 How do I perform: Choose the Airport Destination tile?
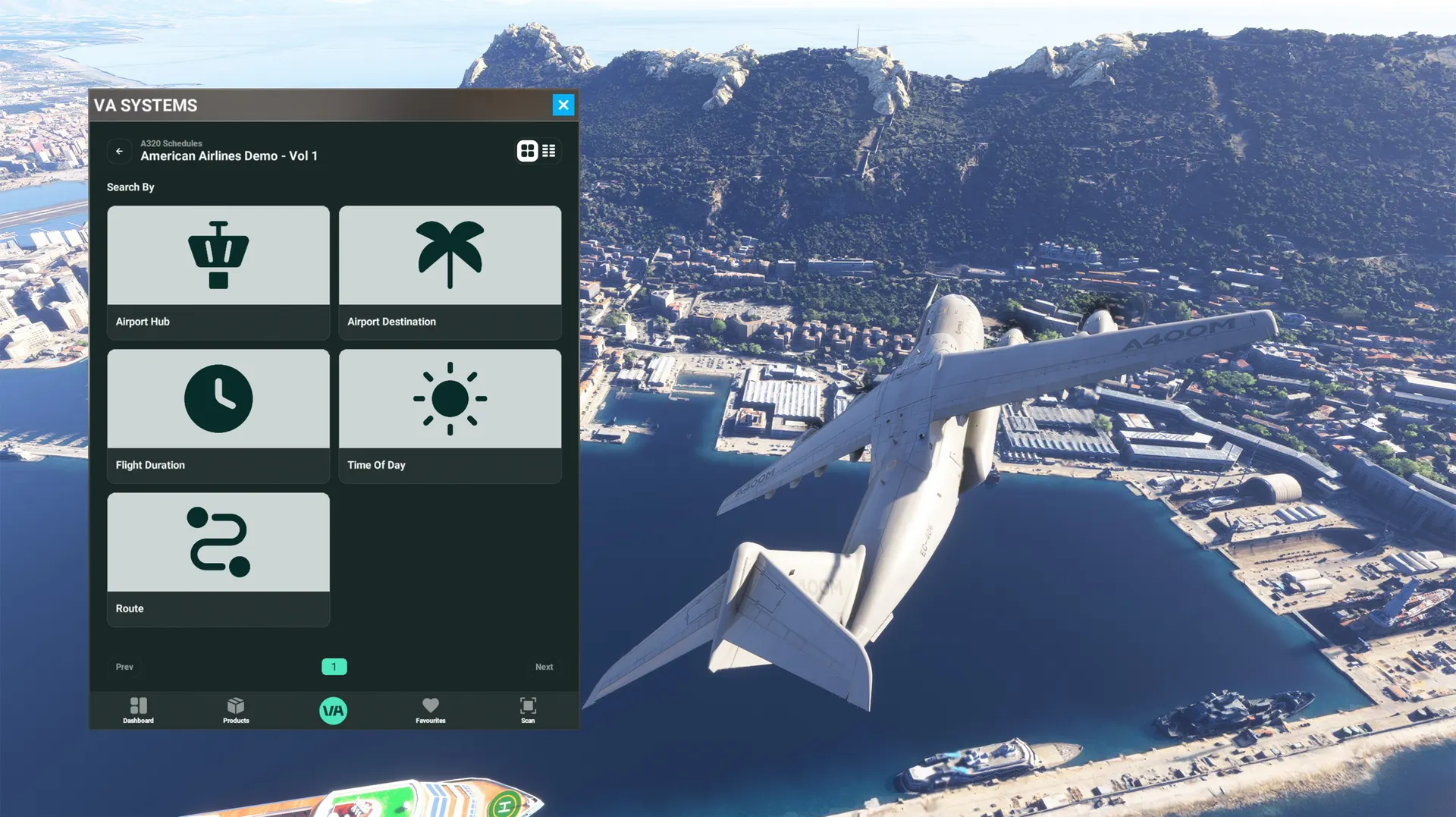[450, 272]
